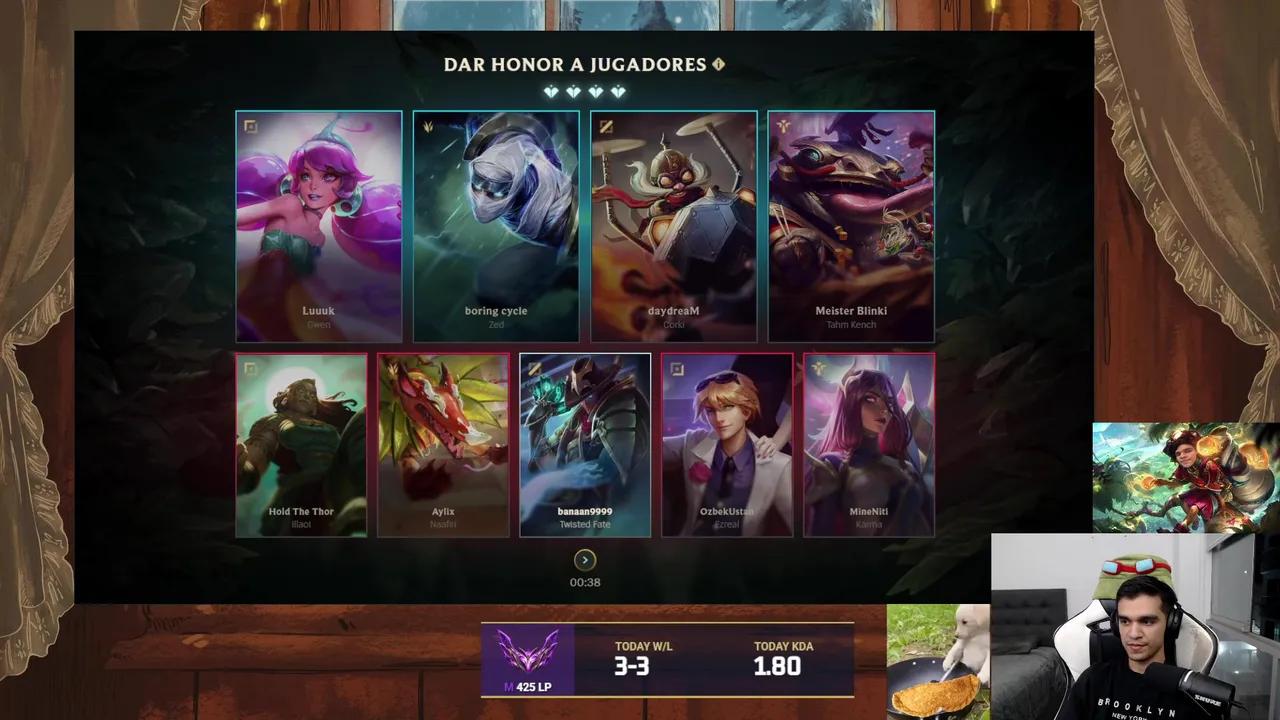Click the banaan9999 Twisted Fate card
Viewport: 1280px width, 720px height.
pos(585,445)
